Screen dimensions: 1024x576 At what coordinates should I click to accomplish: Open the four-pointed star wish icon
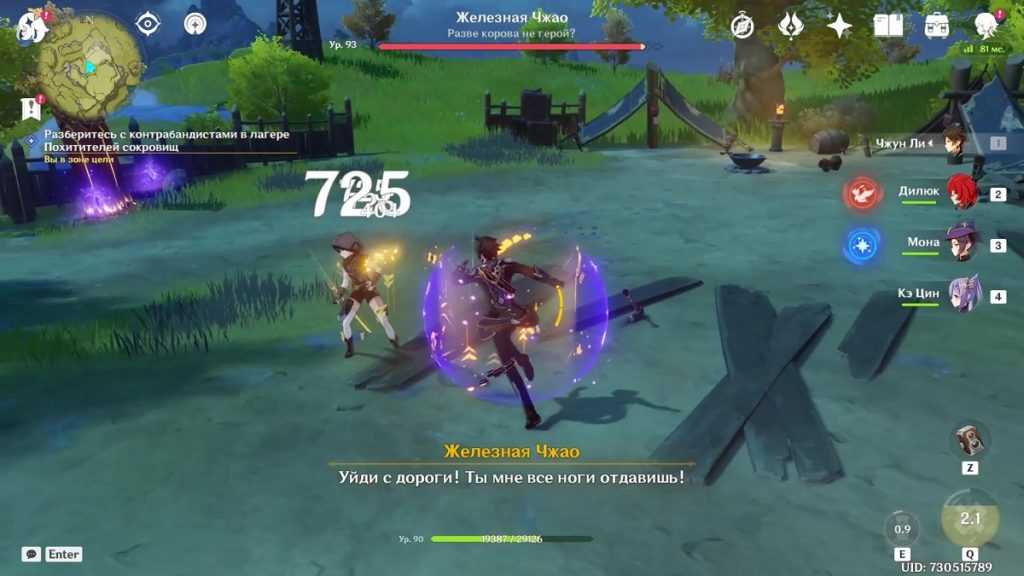pos(839,26)
